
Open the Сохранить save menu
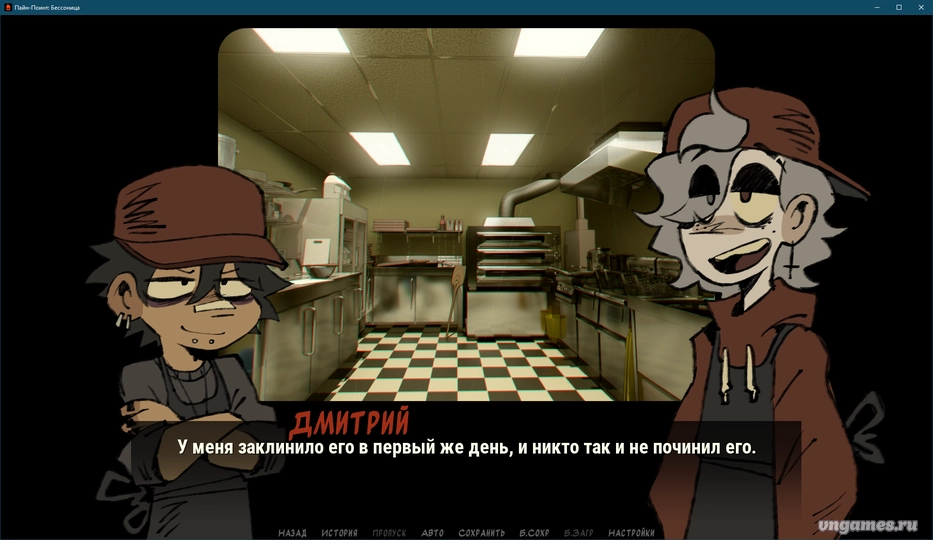click(481, 533)
